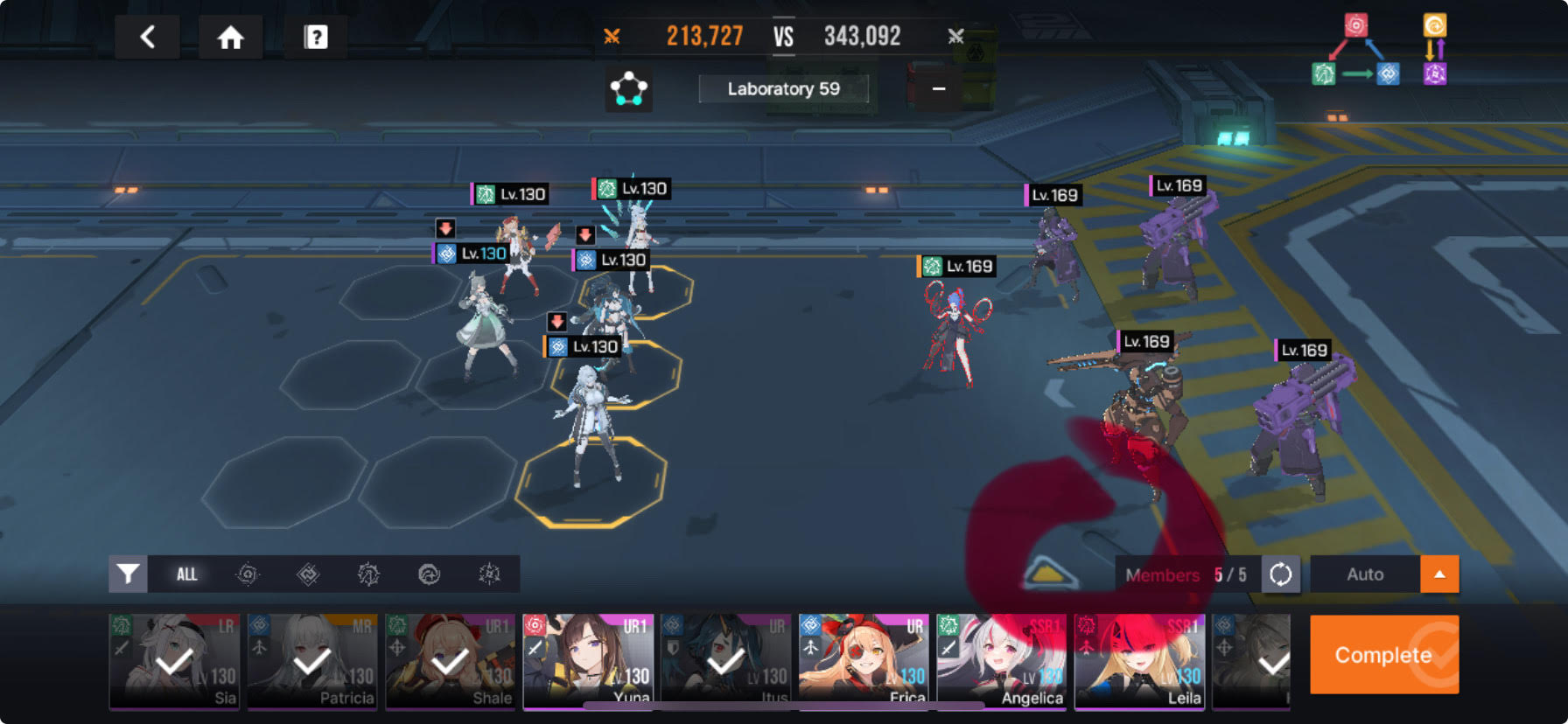Screen dimensions: 1568x724
Task: Click the Auto formation button
Action: tap(1364, 574)
